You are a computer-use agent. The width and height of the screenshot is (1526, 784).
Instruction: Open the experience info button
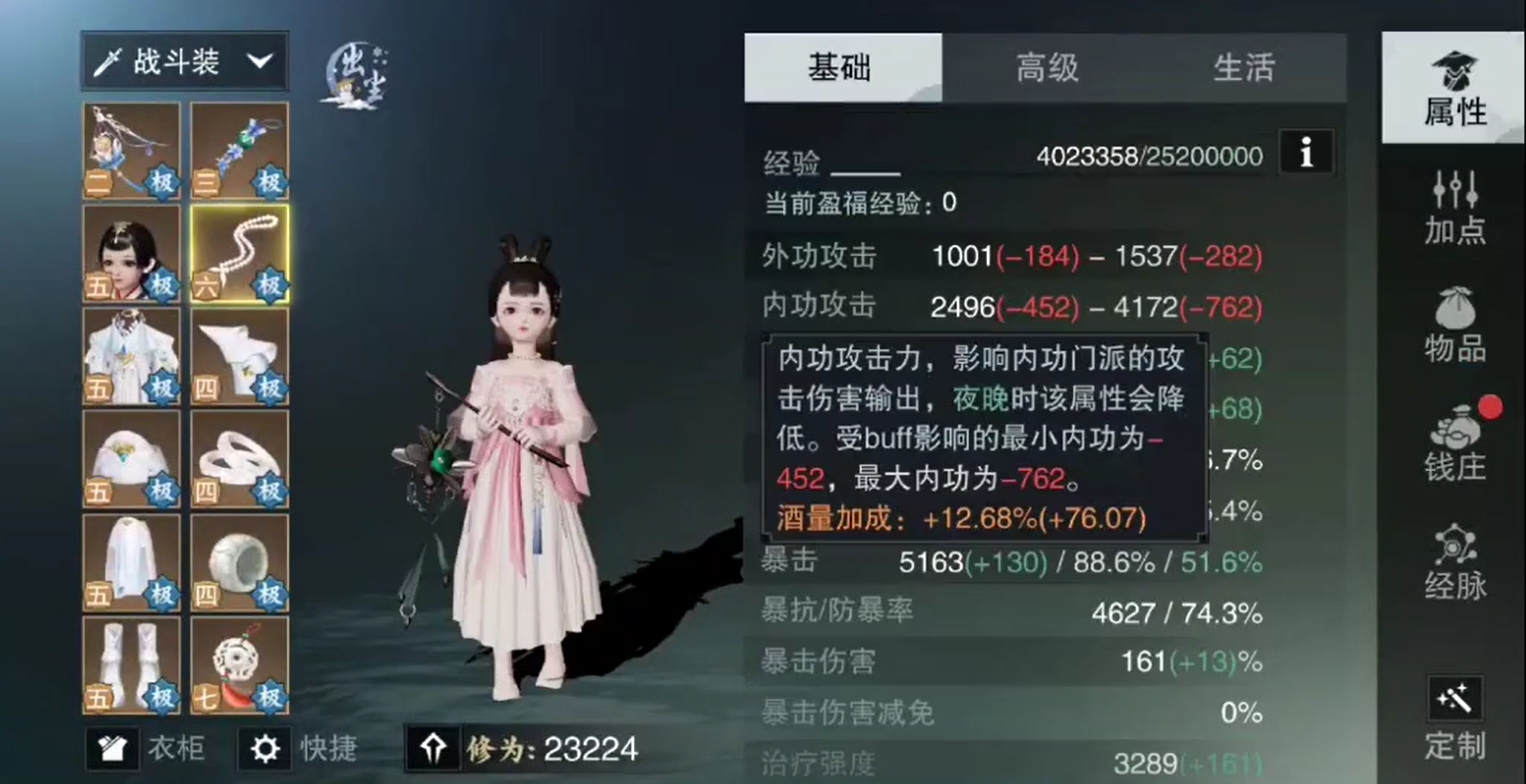1306,152
